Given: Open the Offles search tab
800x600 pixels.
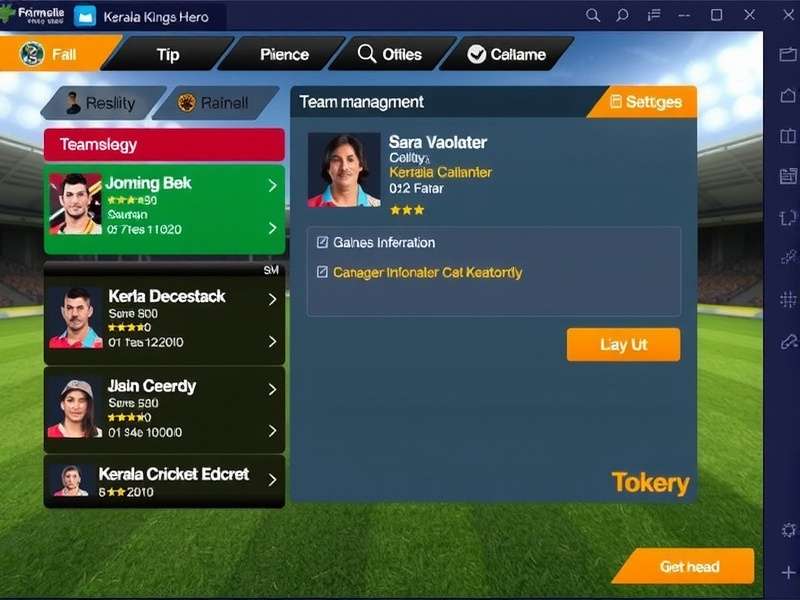Looking at the screenshot, I should tap(390, 54).
